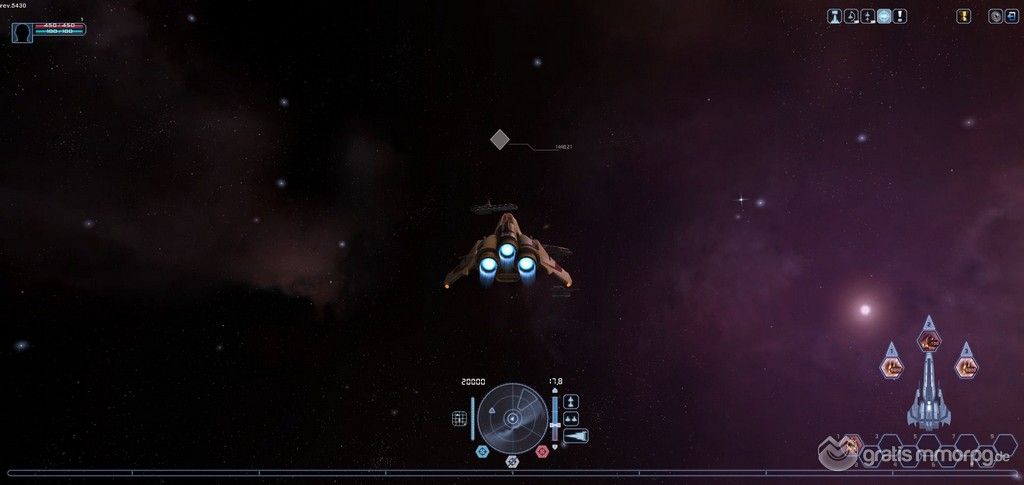
Task: Activate the blue hexagon button under radar
Action: pos(483,452)
